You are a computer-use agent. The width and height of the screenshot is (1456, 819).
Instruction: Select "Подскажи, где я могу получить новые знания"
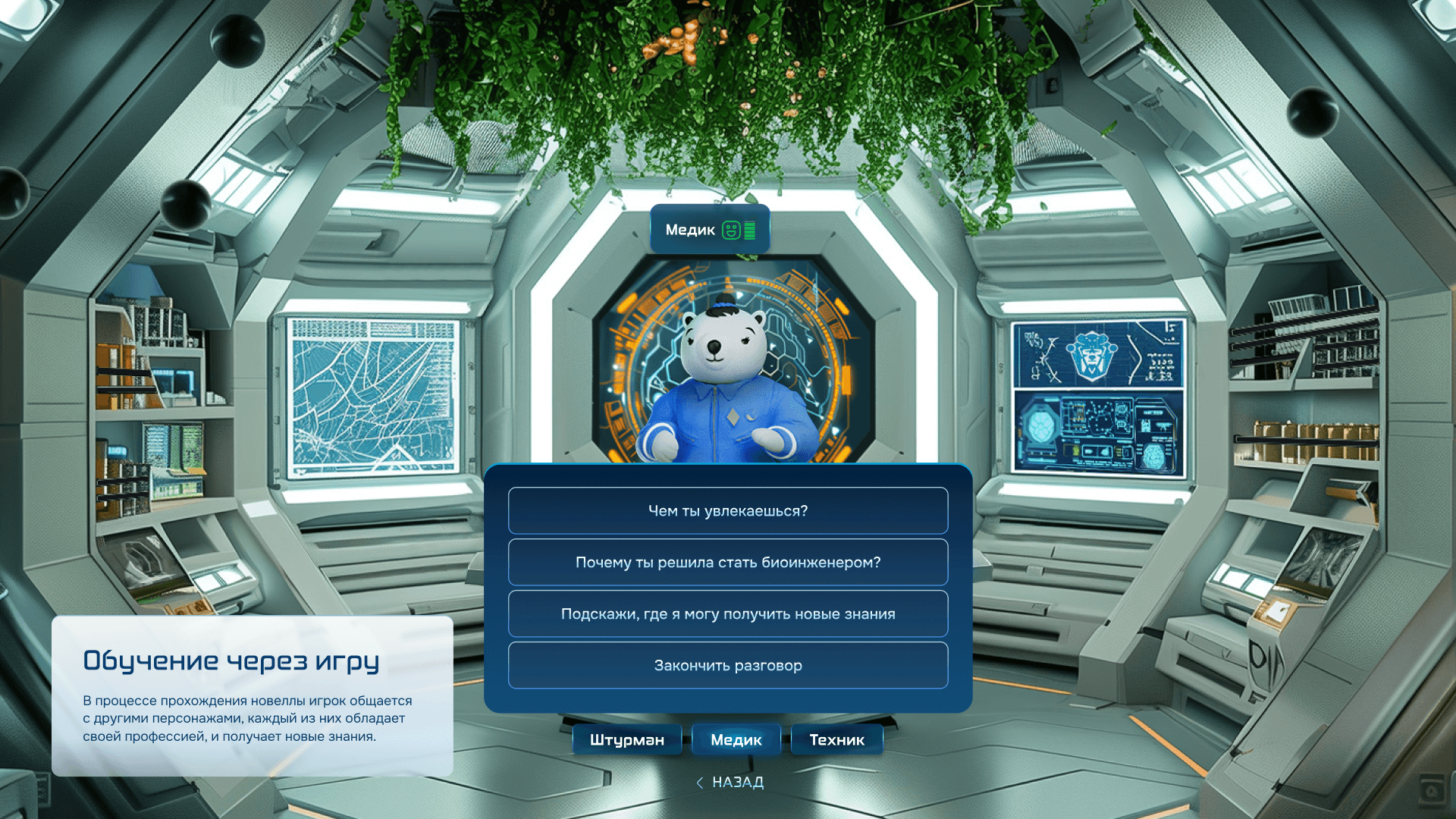point(728,614)
